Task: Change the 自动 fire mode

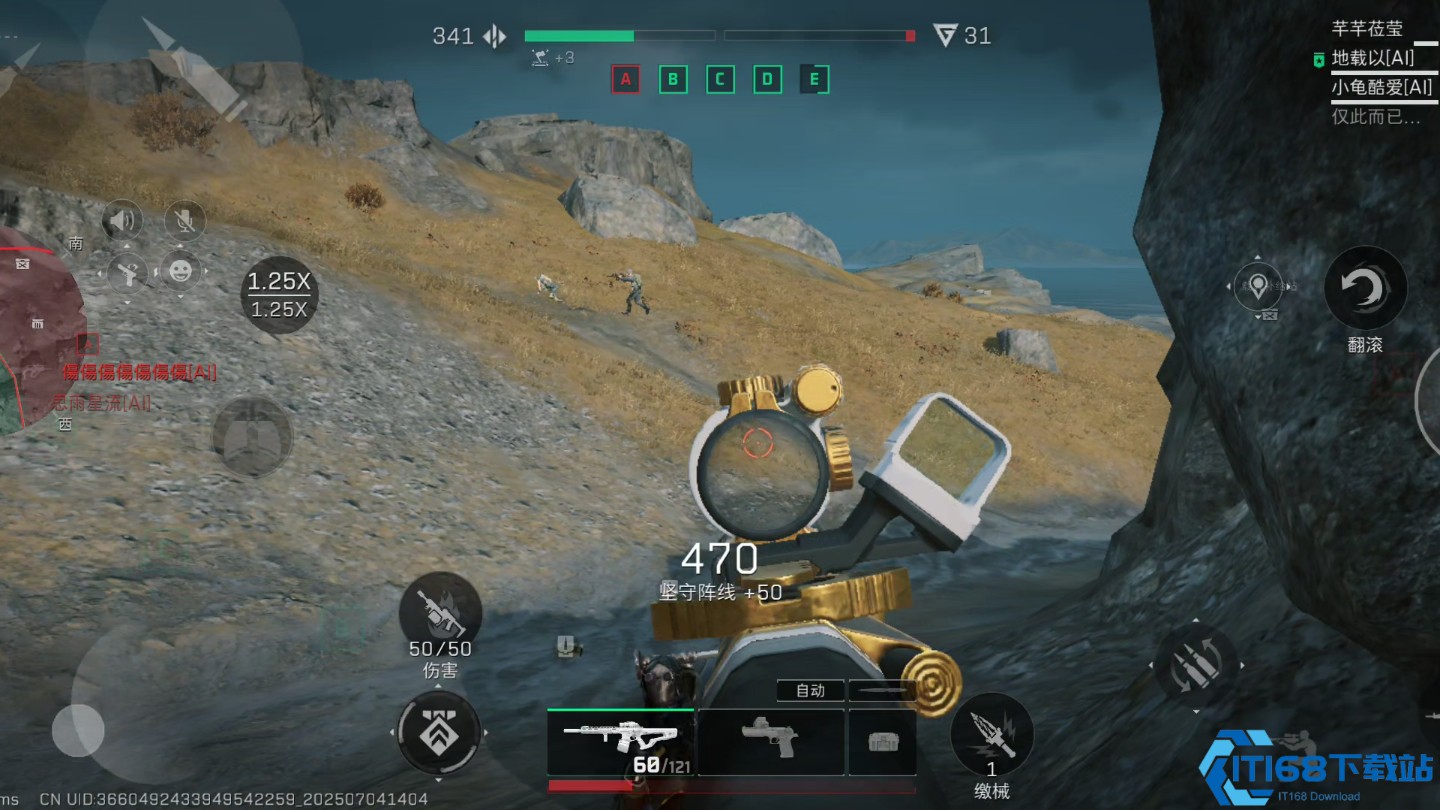Action: click(x=810, y=690)
